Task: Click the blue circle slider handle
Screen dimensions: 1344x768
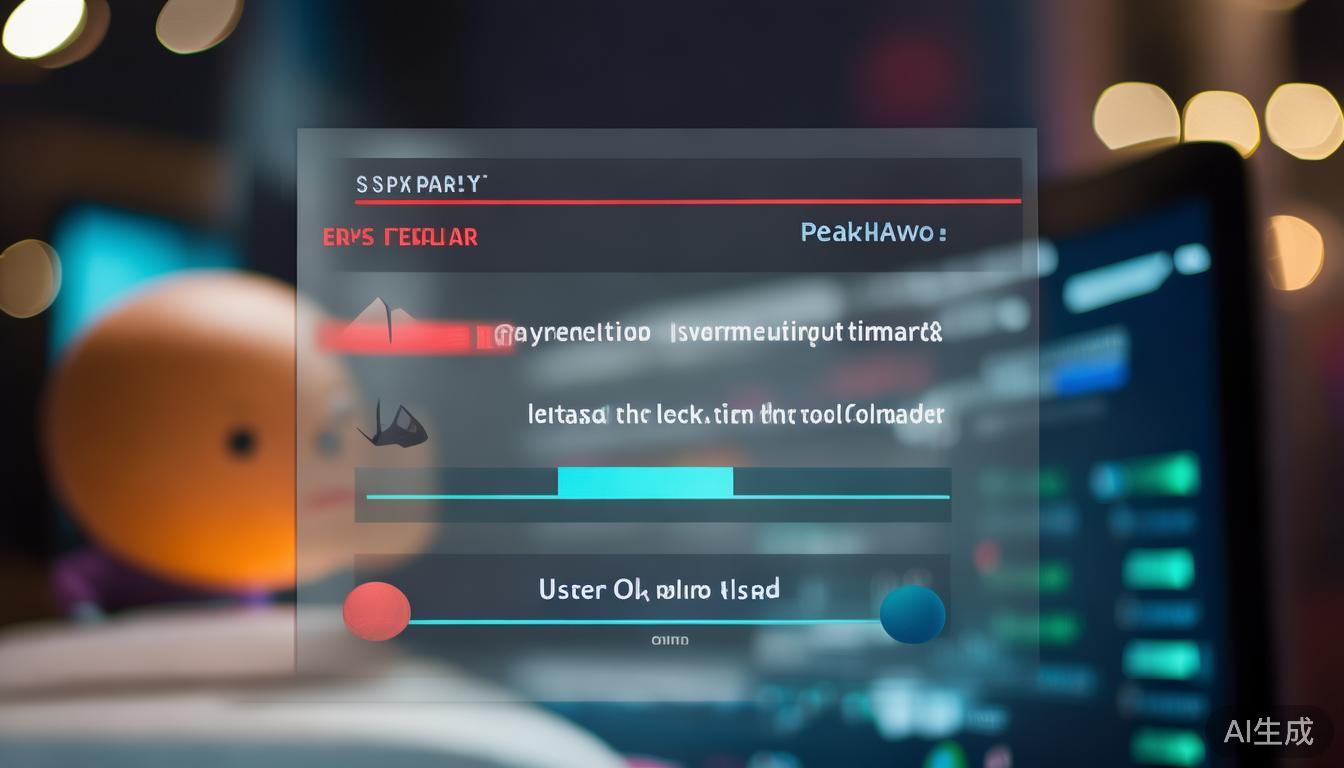Action: (x=912, y=613)
